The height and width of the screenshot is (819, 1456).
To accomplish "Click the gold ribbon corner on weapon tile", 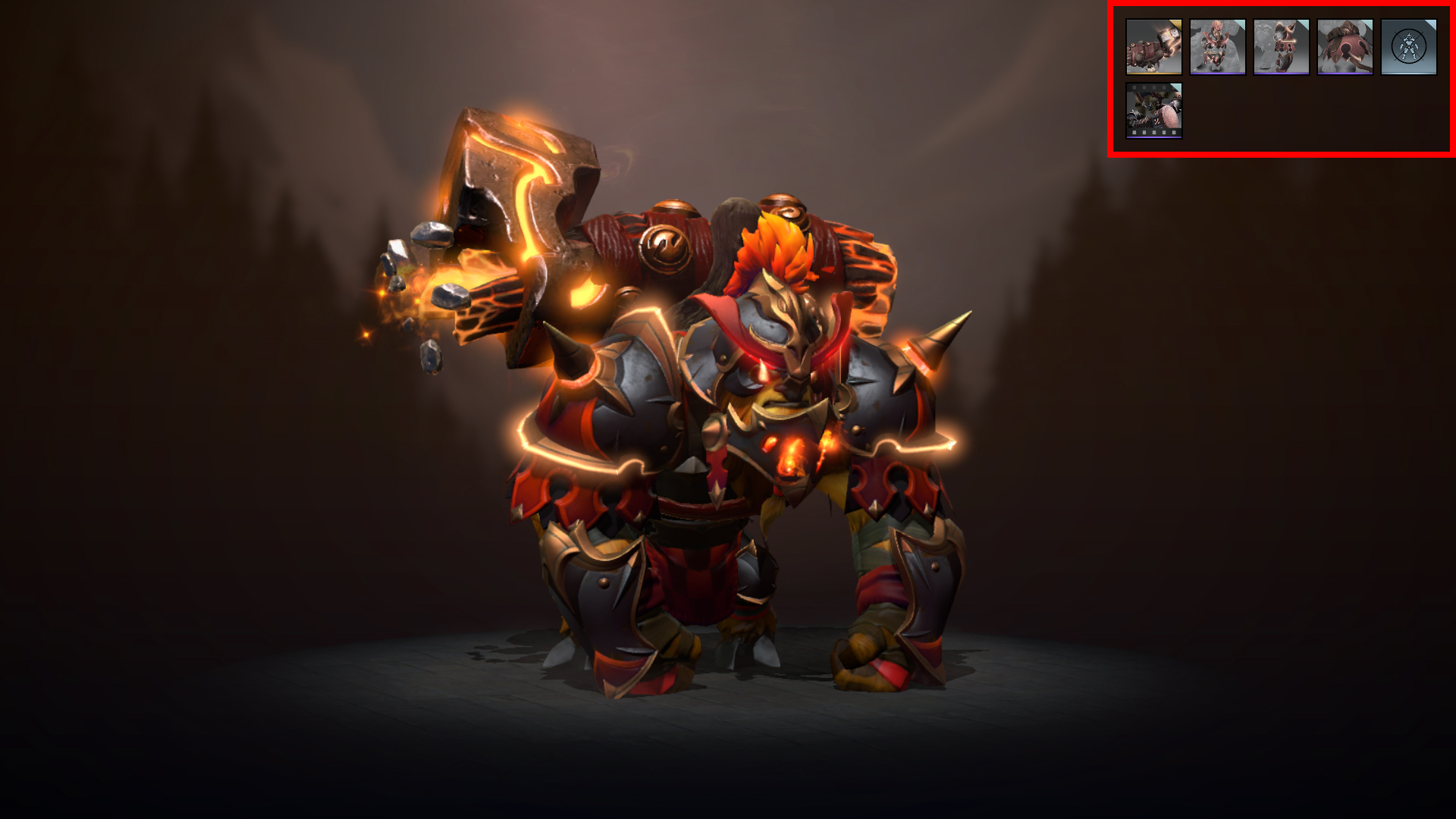I will pos(1175,25).
